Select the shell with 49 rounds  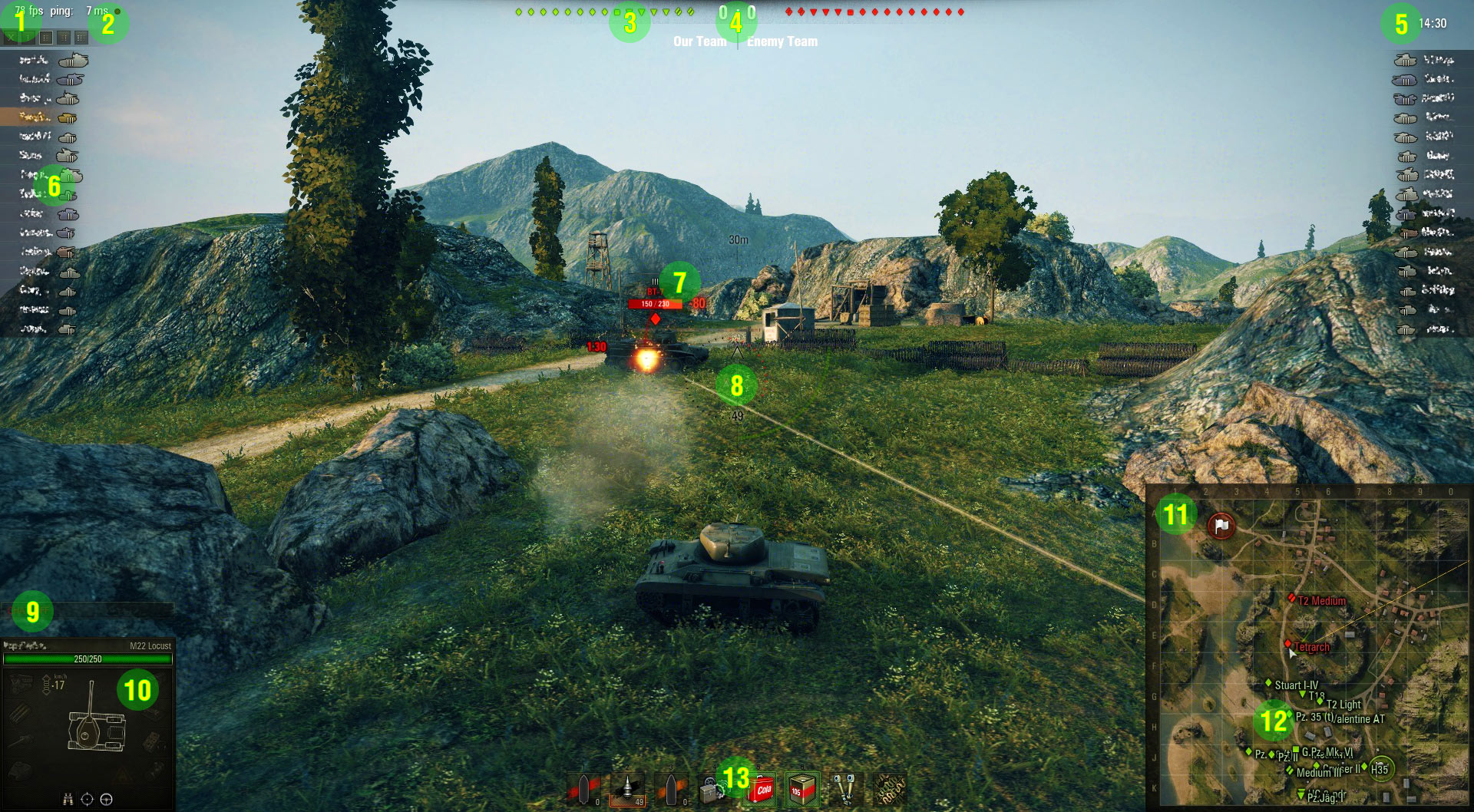pos(627,789)
